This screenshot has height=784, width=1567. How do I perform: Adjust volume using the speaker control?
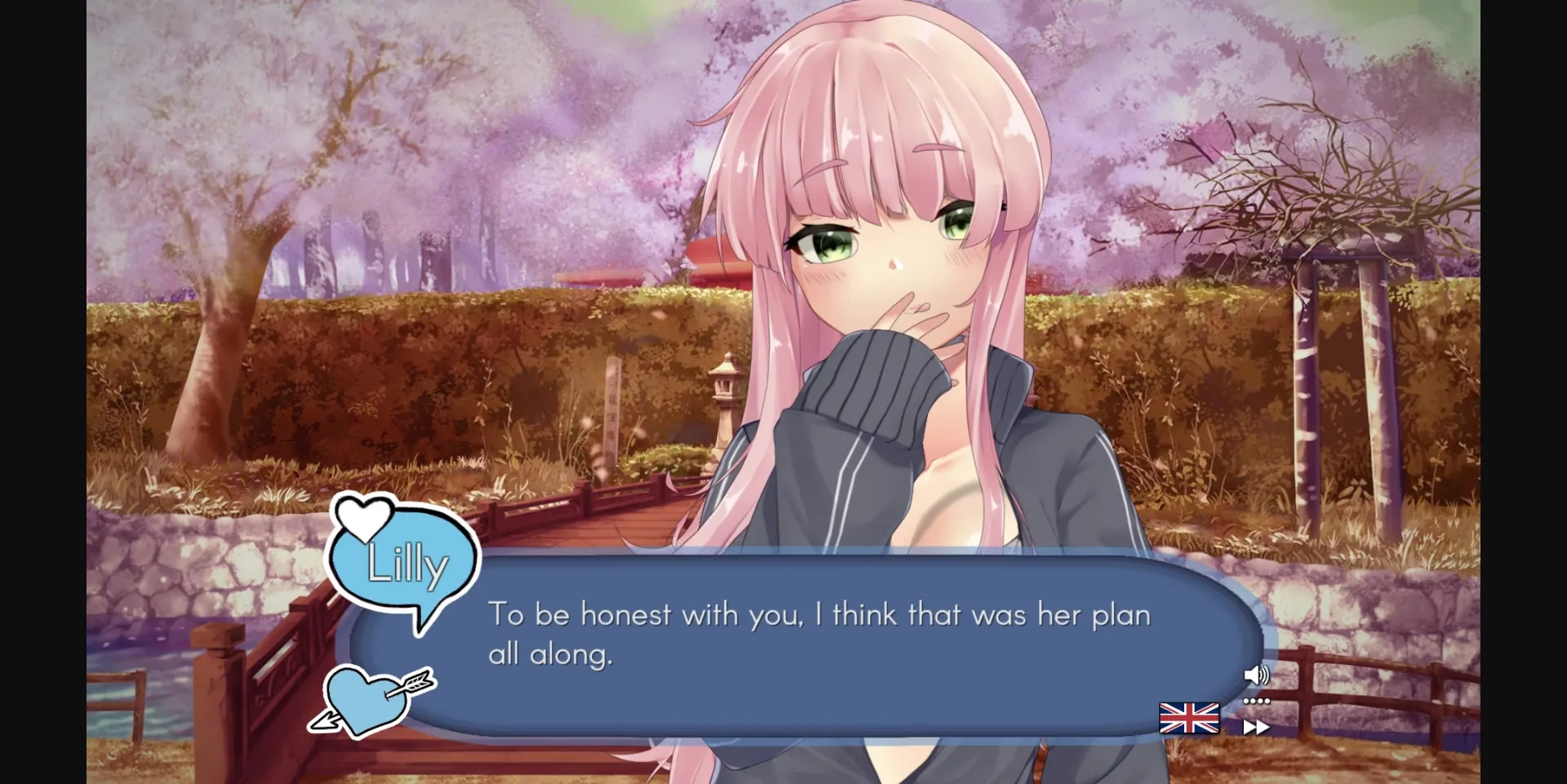point(1254,675)
